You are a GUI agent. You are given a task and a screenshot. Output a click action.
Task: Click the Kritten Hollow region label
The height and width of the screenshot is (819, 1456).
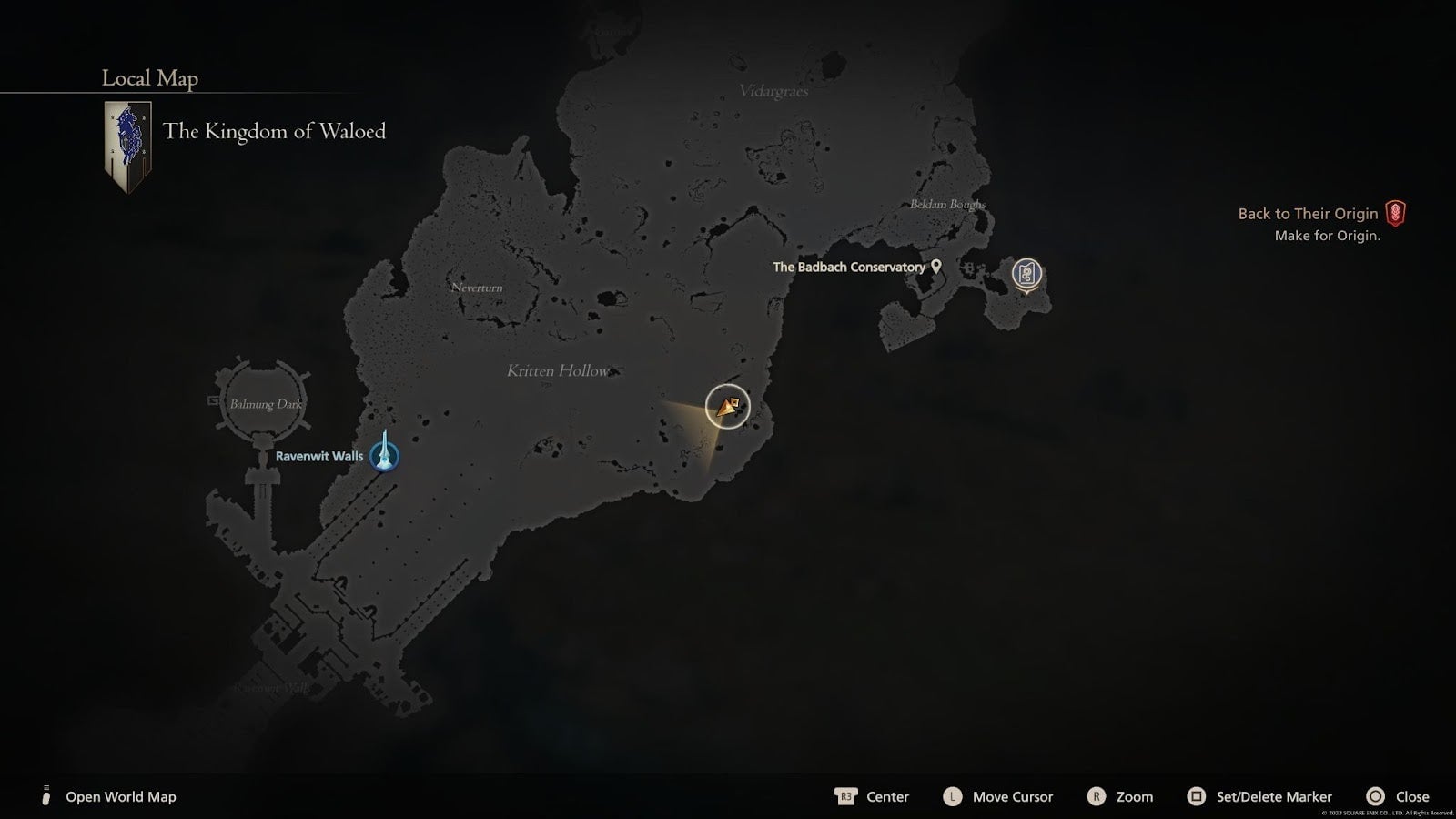click(559, 370)
